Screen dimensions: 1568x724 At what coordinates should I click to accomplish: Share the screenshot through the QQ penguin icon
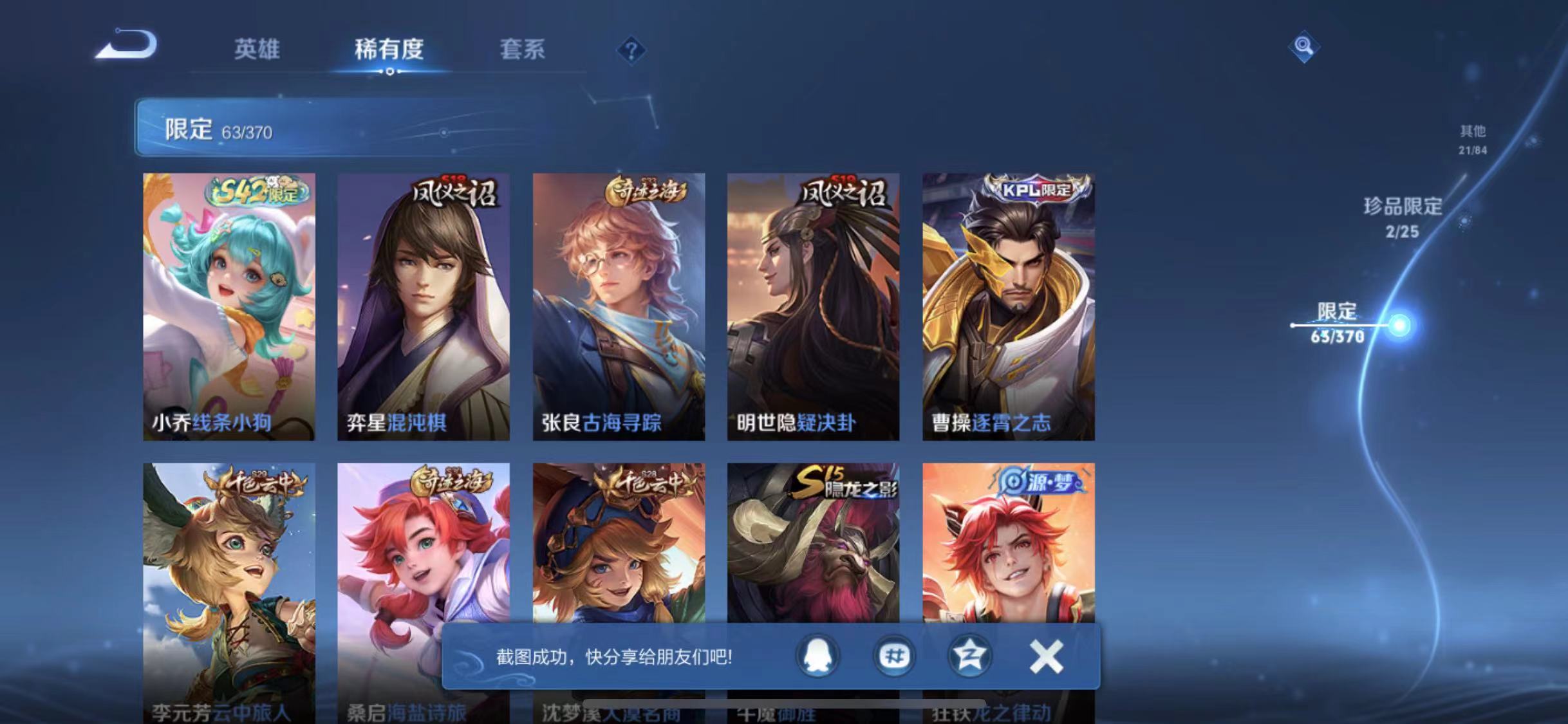point(816,656)
